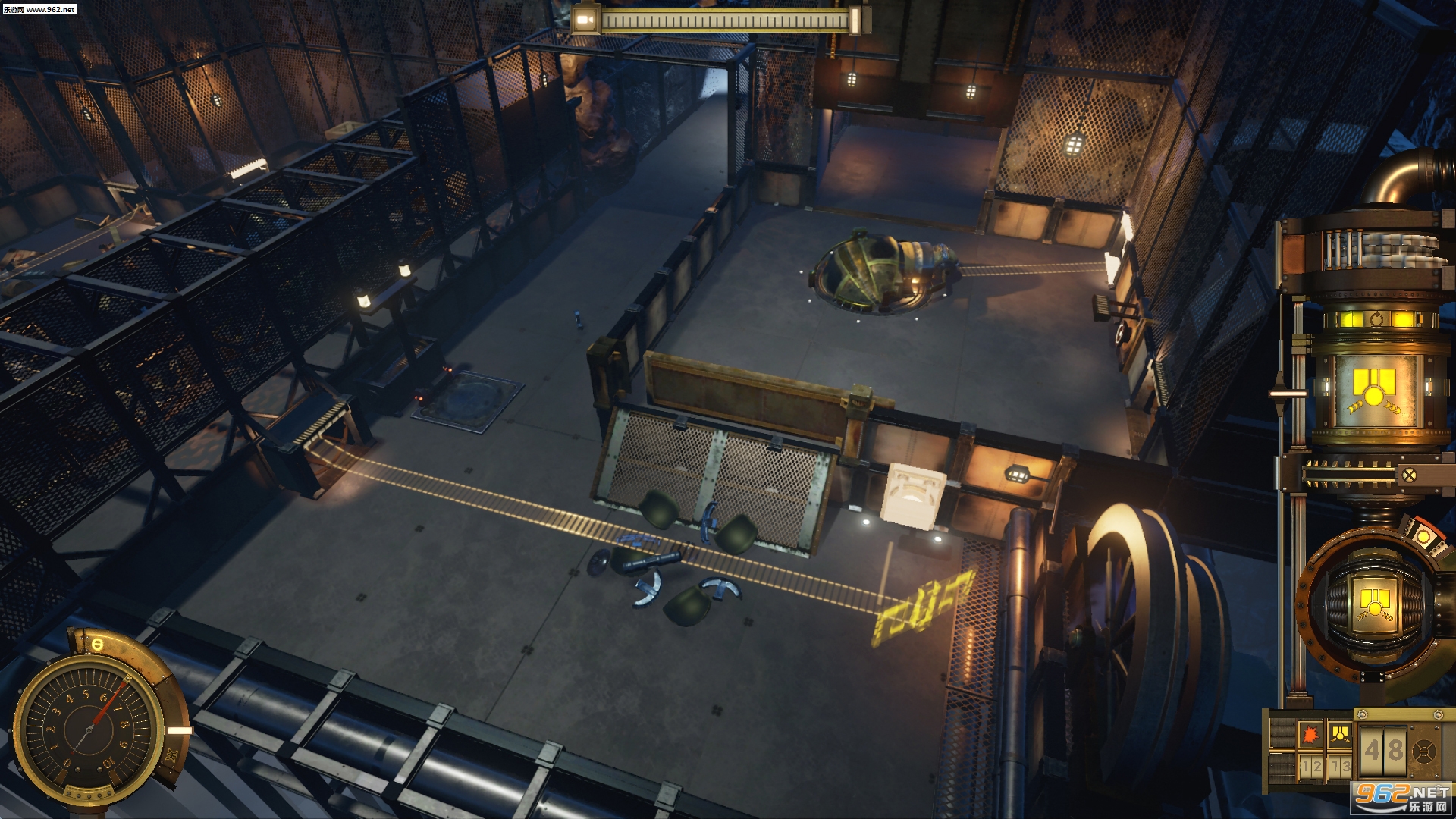The width and height of the screenshot is (1456, 819).
Task: Activate the circular arrow rotate icon
Action: [x=1376, y=319]
